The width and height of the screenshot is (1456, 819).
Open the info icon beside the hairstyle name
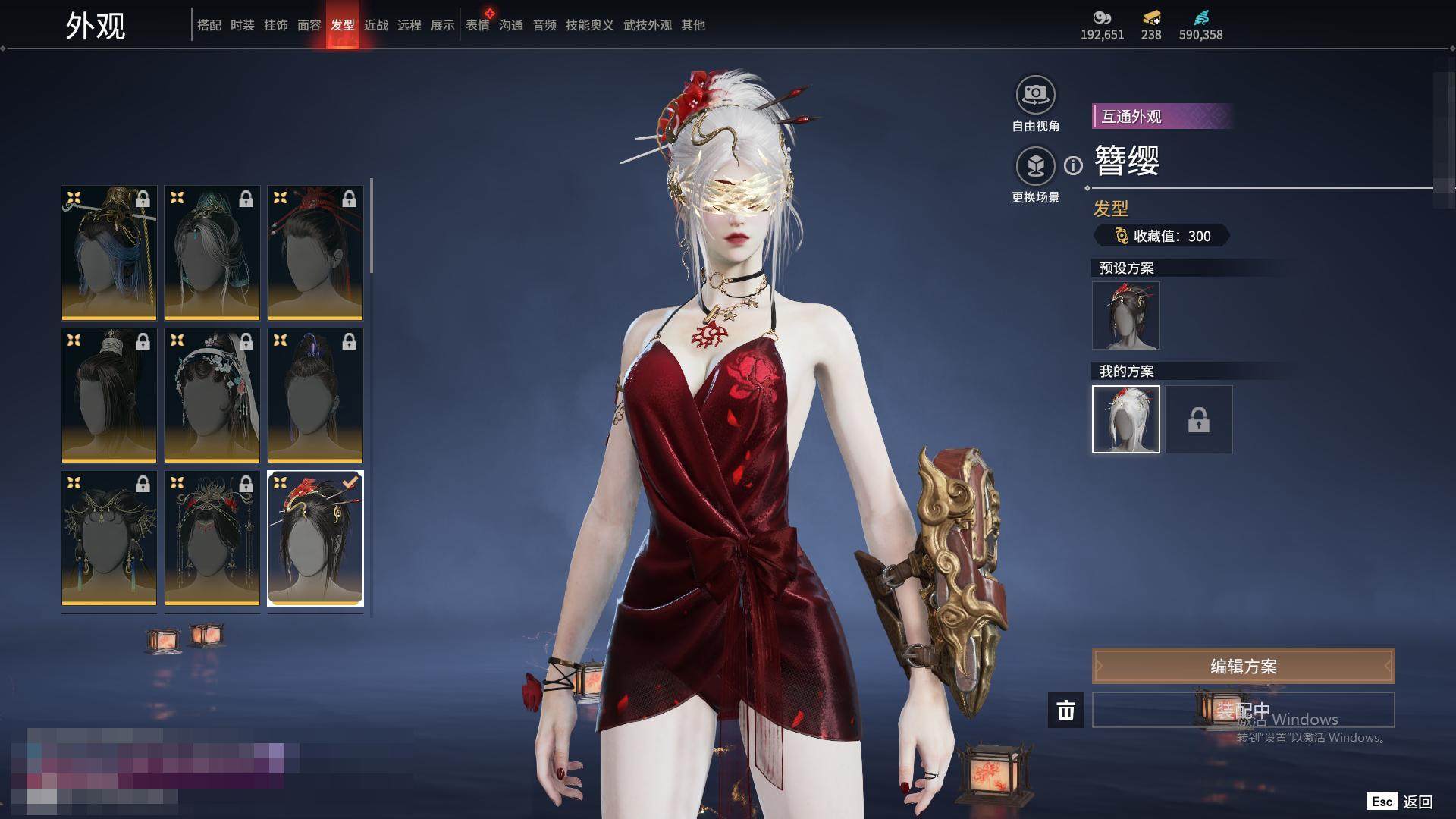[x=1073, y=165]
